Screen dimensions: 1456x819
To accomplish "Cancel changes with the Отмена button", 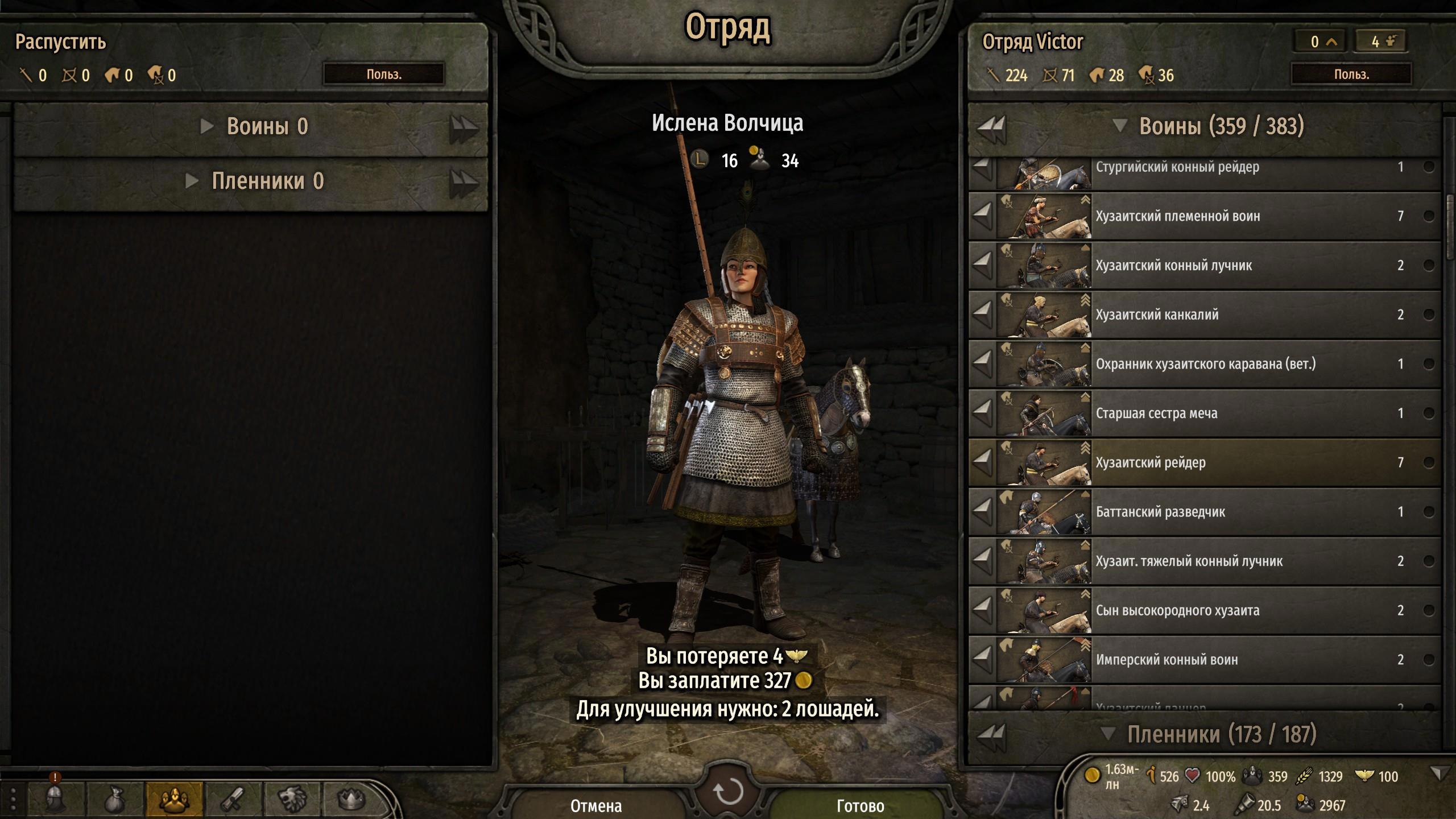I will (596, 805).
